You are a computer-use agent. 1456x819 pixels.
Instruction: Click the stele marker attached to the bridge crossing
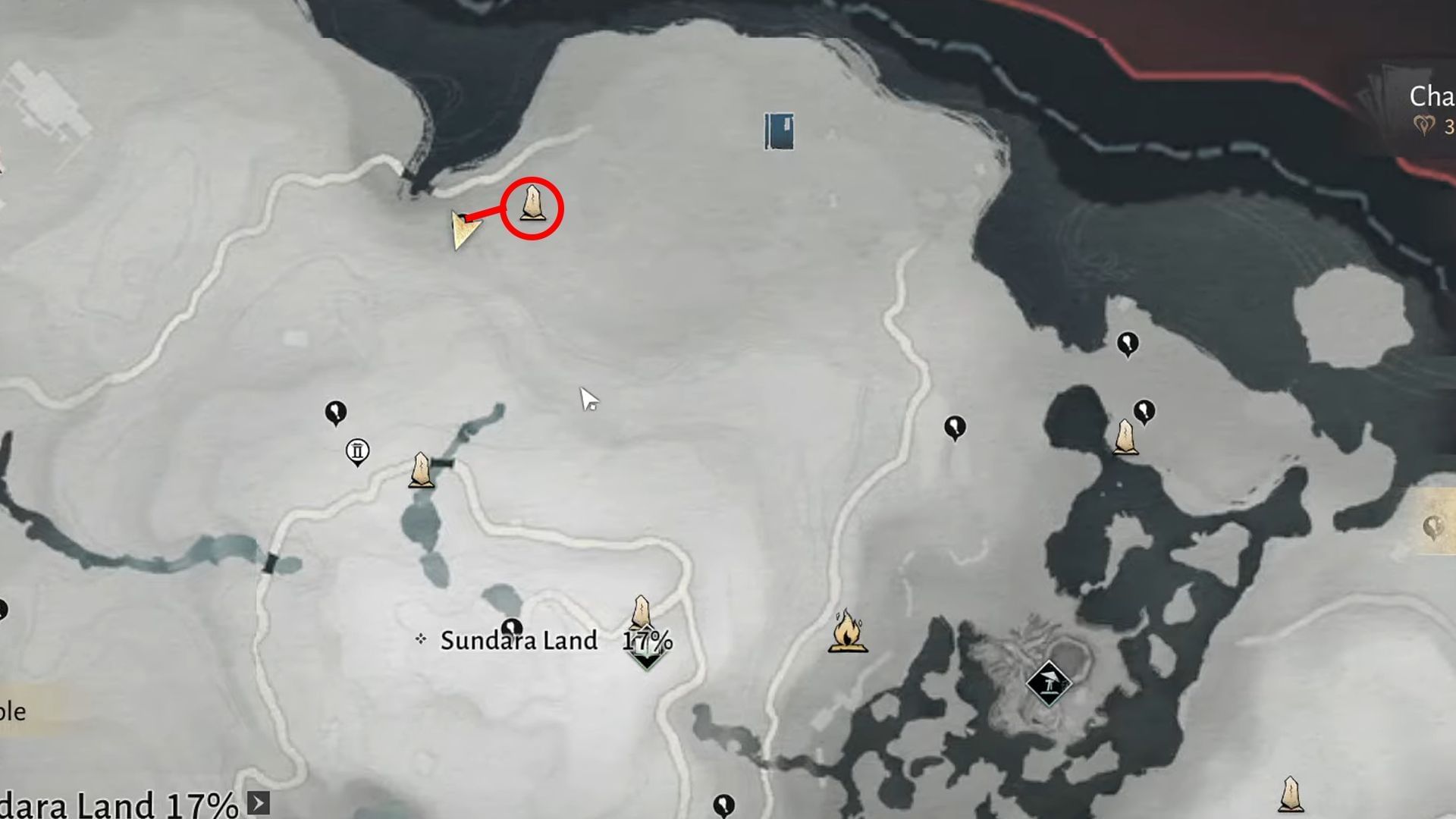pyautogui.click(x=421, y=470)
